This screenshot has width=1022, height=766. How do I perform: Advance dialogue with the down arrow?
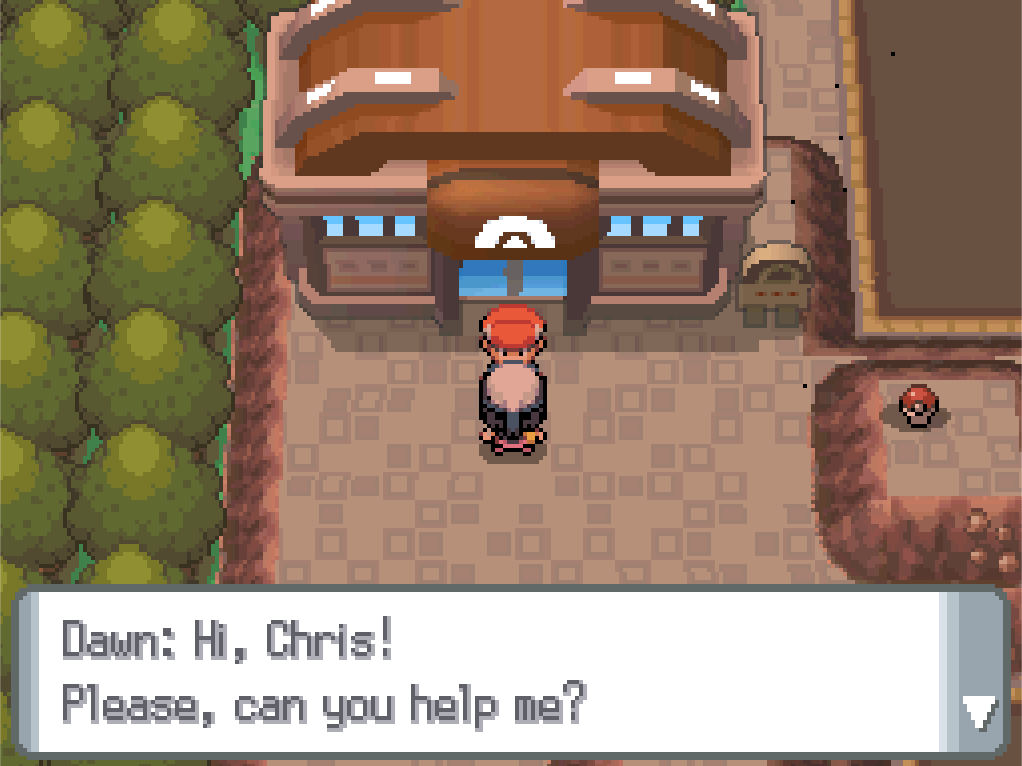point(977,712)
